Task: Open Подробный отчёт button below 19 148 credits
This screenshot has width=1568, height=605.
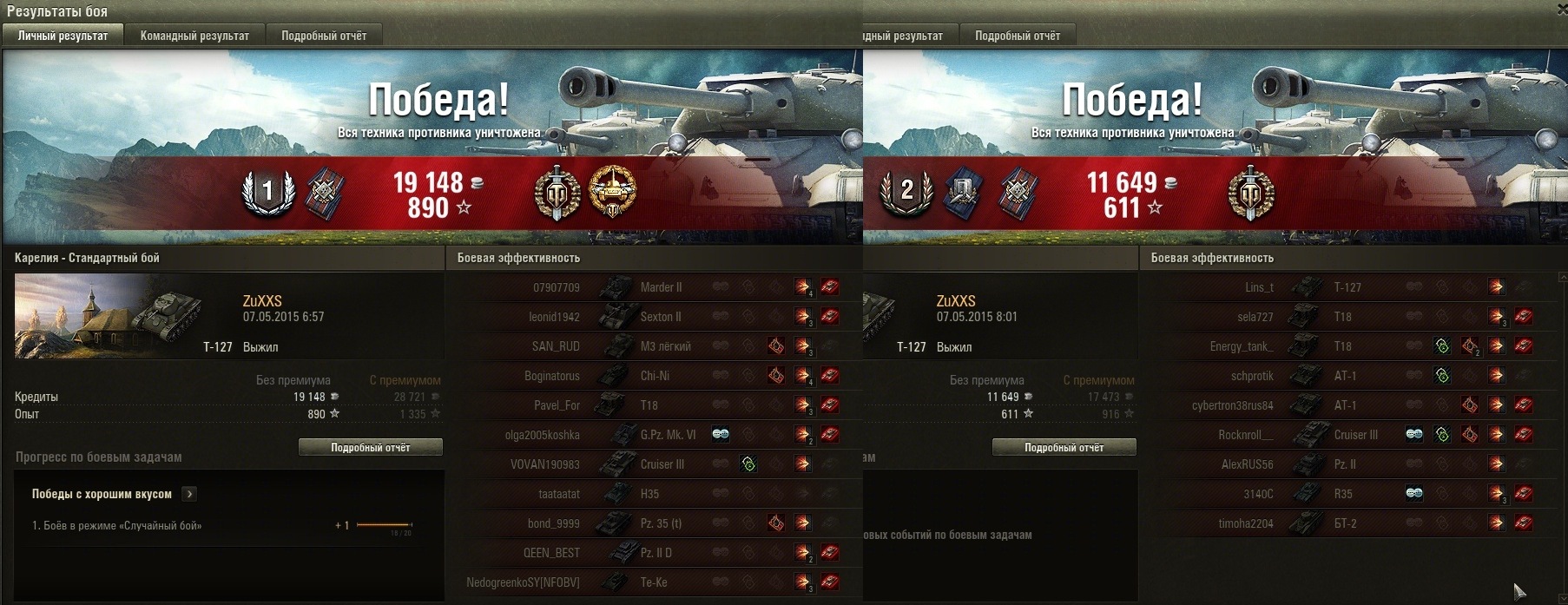Action: pyautogui.click(x=370, y=447)
